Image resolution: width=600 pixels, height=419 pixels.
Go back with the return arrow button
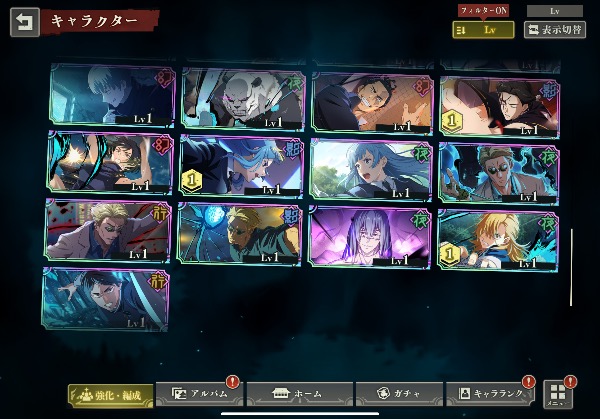[24, 22]
